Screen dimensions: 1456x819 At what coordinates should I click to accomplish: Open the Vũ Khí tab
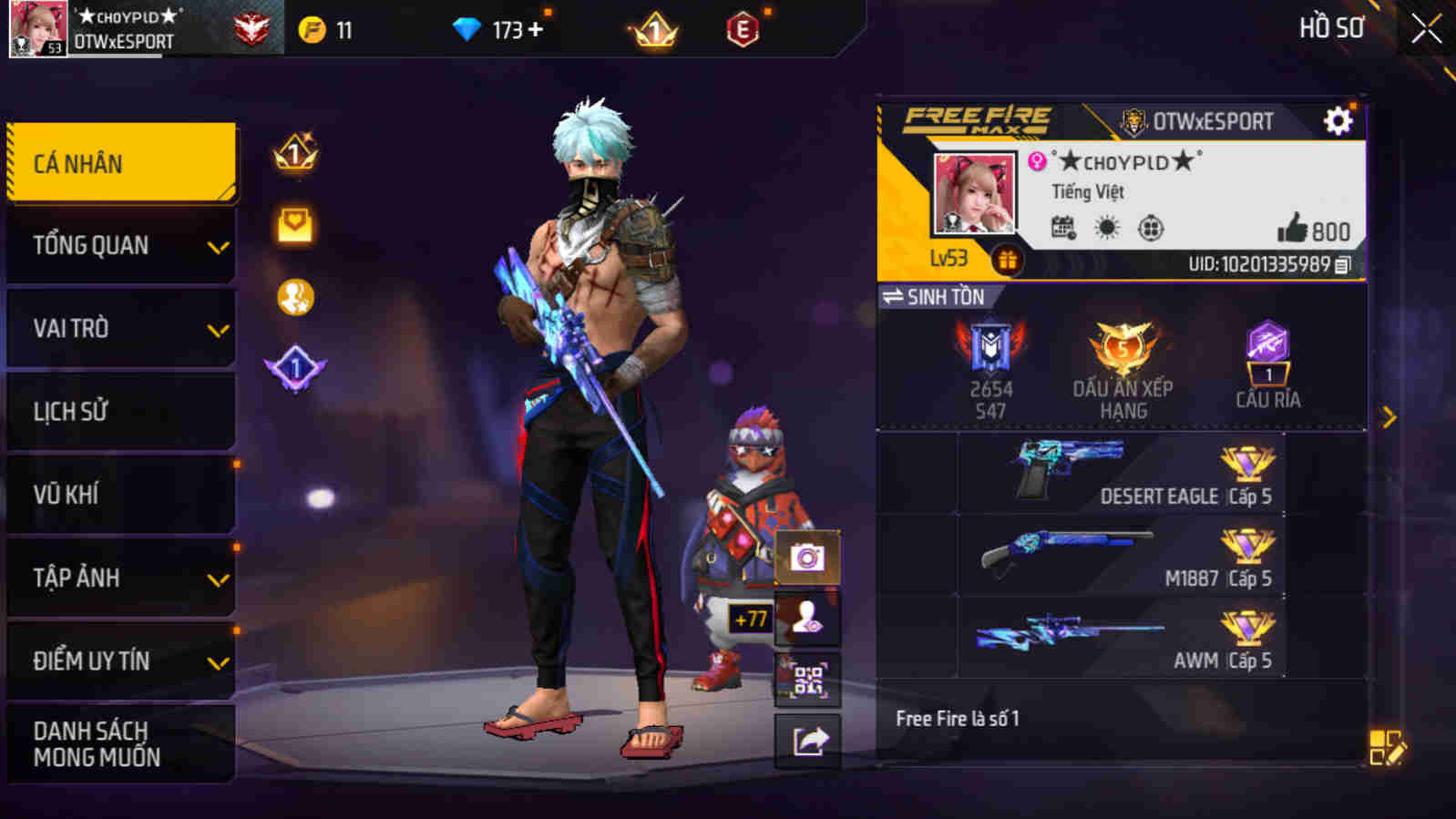coord(118,495)
